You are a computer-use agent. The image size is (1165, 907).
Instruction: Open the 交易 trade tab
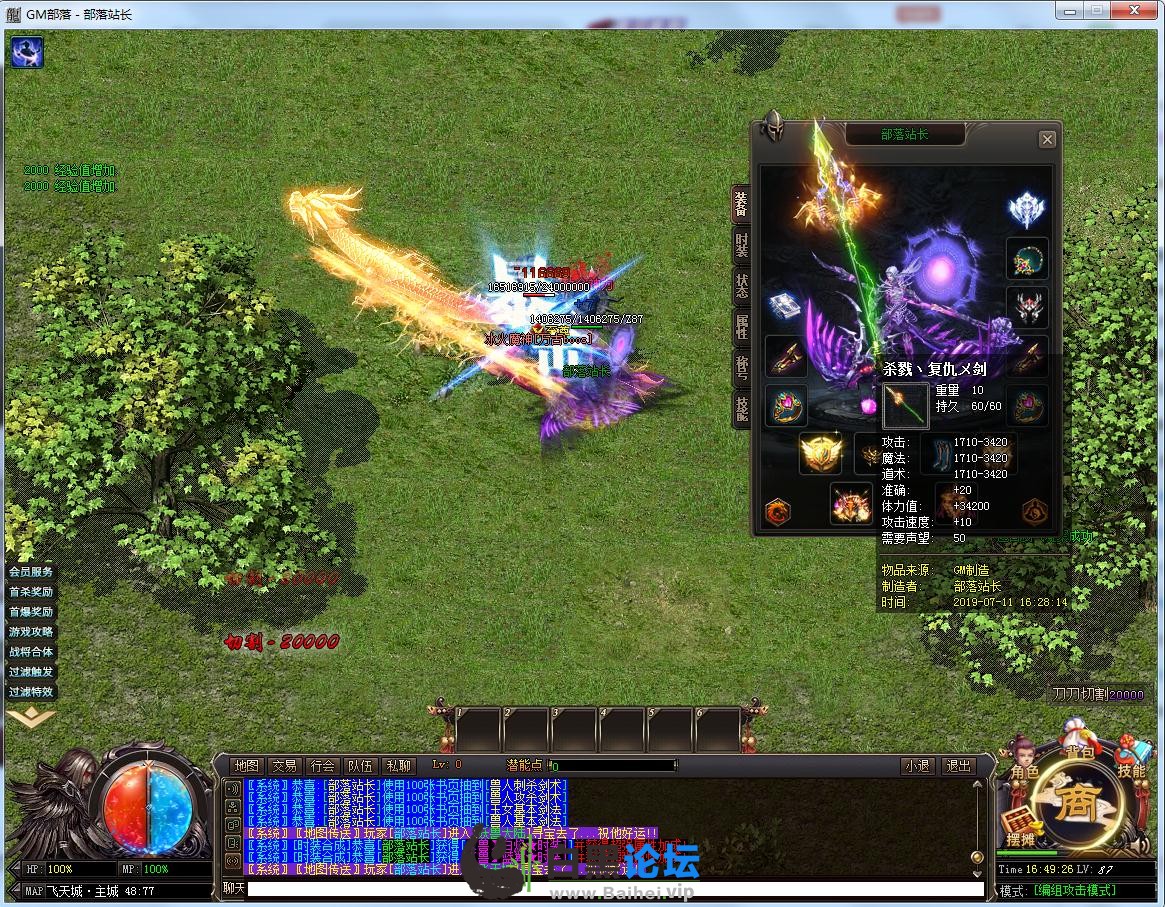(x=284, y=766)
